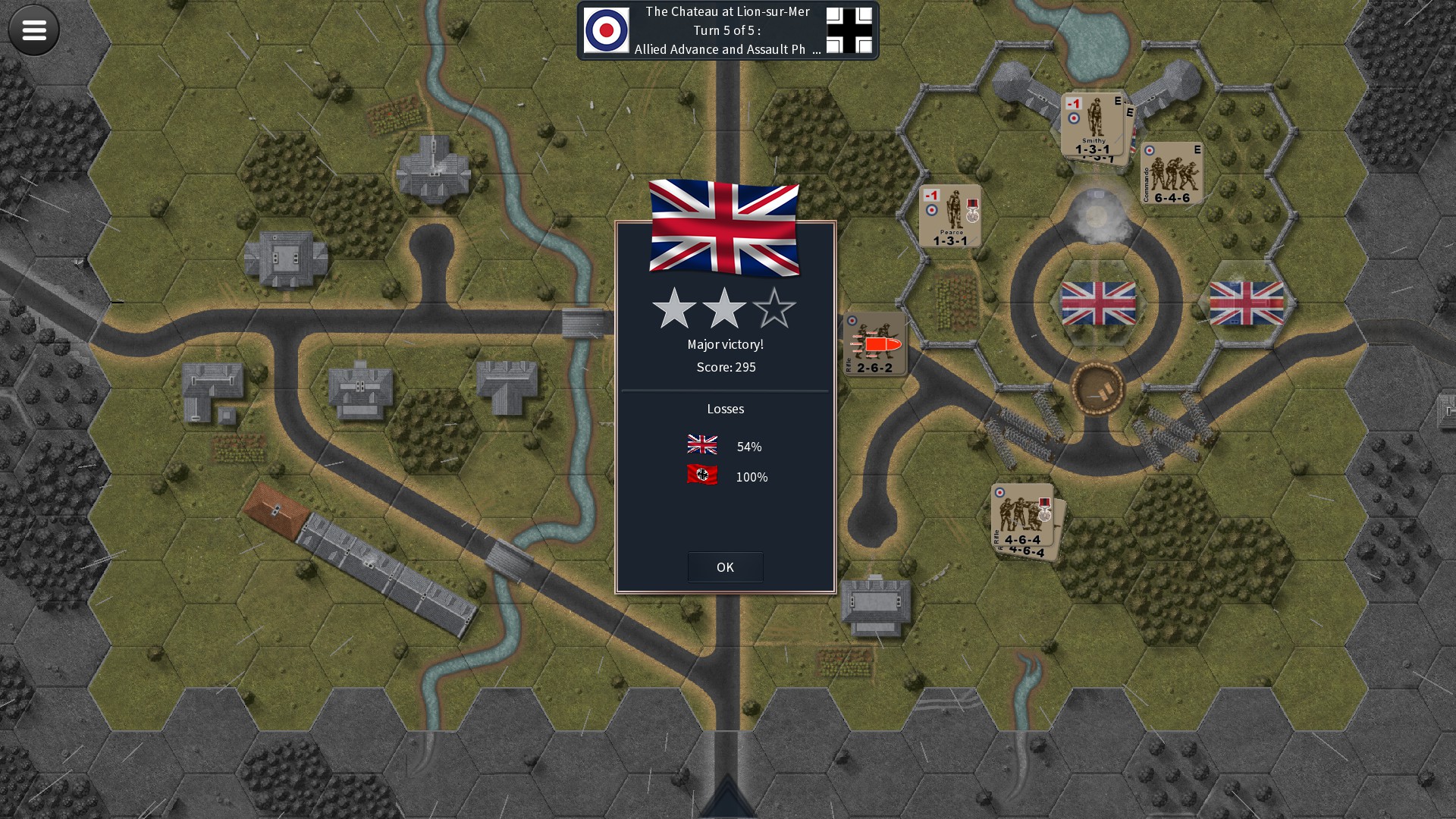1456x819 pixels.
Task: Select the Rifle 2-6-2 support weapon counter
Action: [876, 345]
